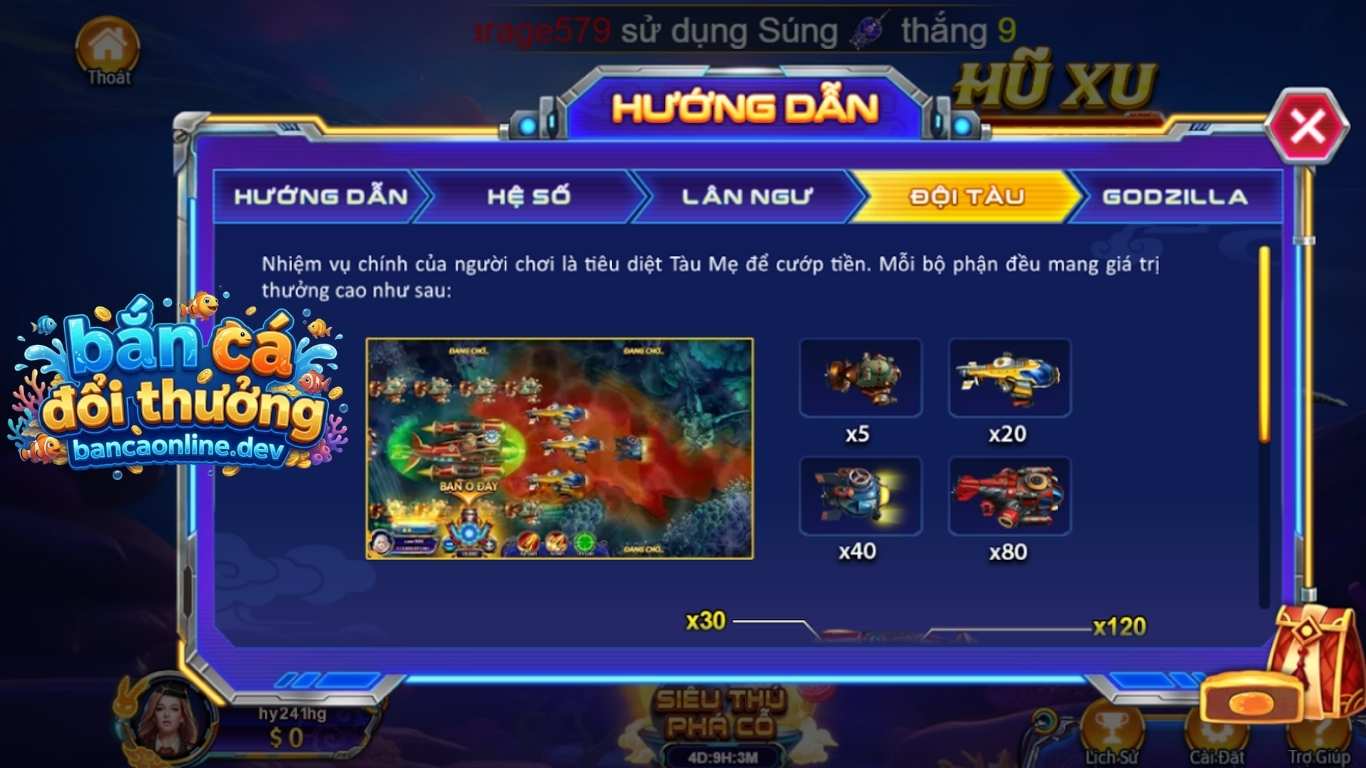The image size is (1366, 768).
Task: Close the guide with the red X
Action: point(1305,126)
